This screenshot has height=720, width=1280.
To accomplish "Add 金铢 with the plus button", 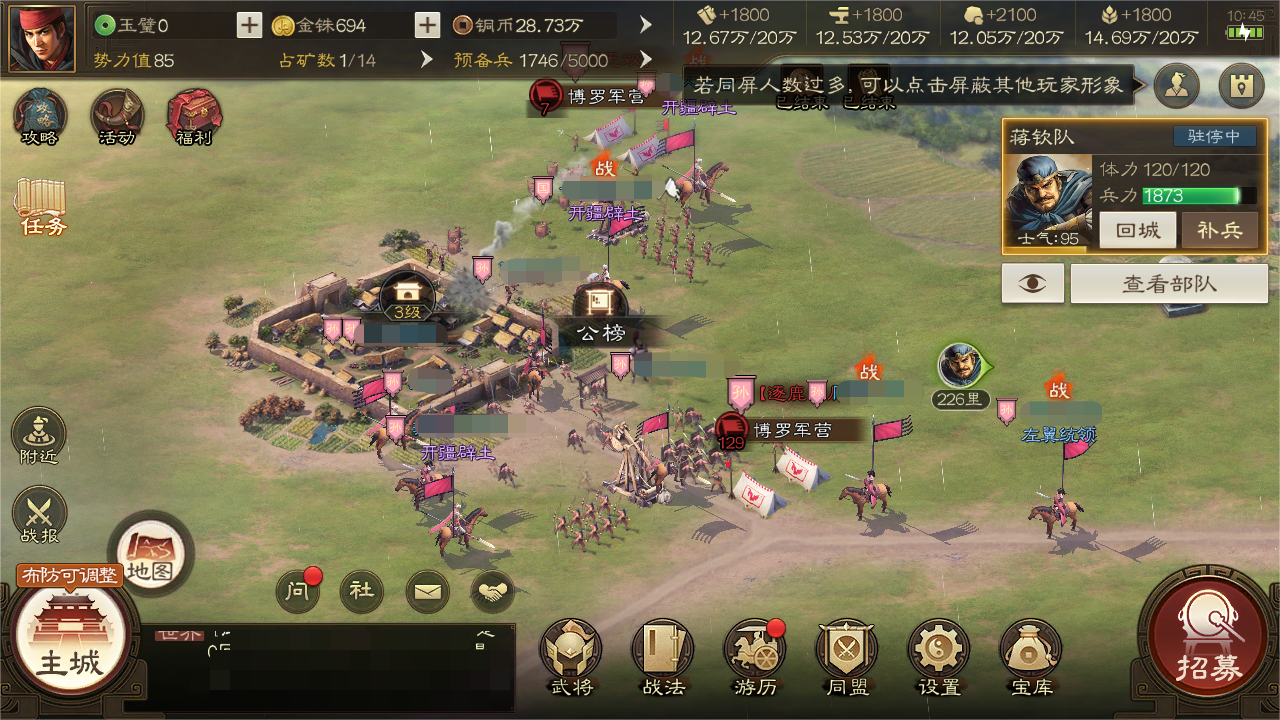I will pyautogui.click(x=427, y=25).
